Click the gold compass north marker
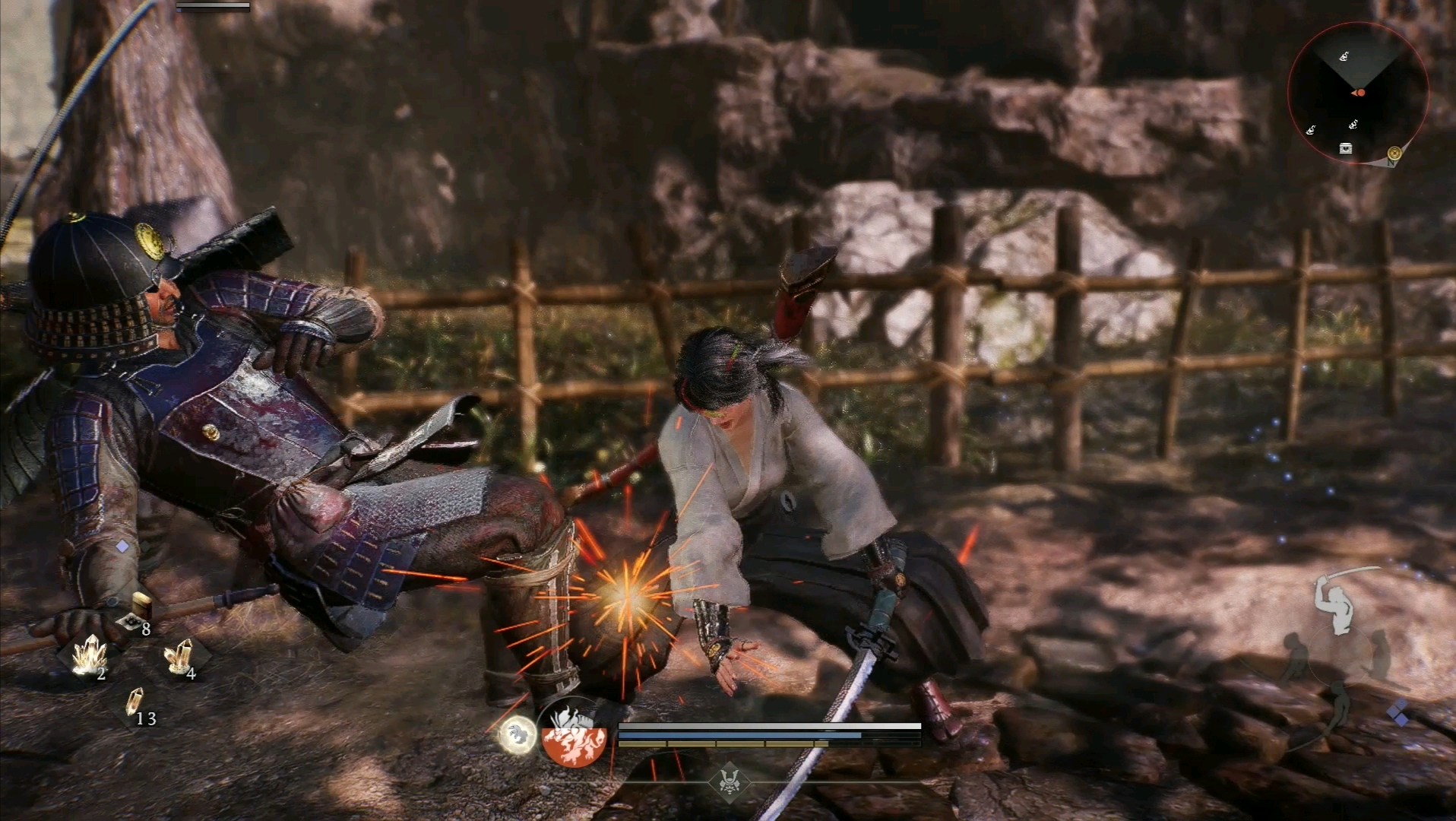This screenshot has width=1456, height=821. [x=1394, y=154]
